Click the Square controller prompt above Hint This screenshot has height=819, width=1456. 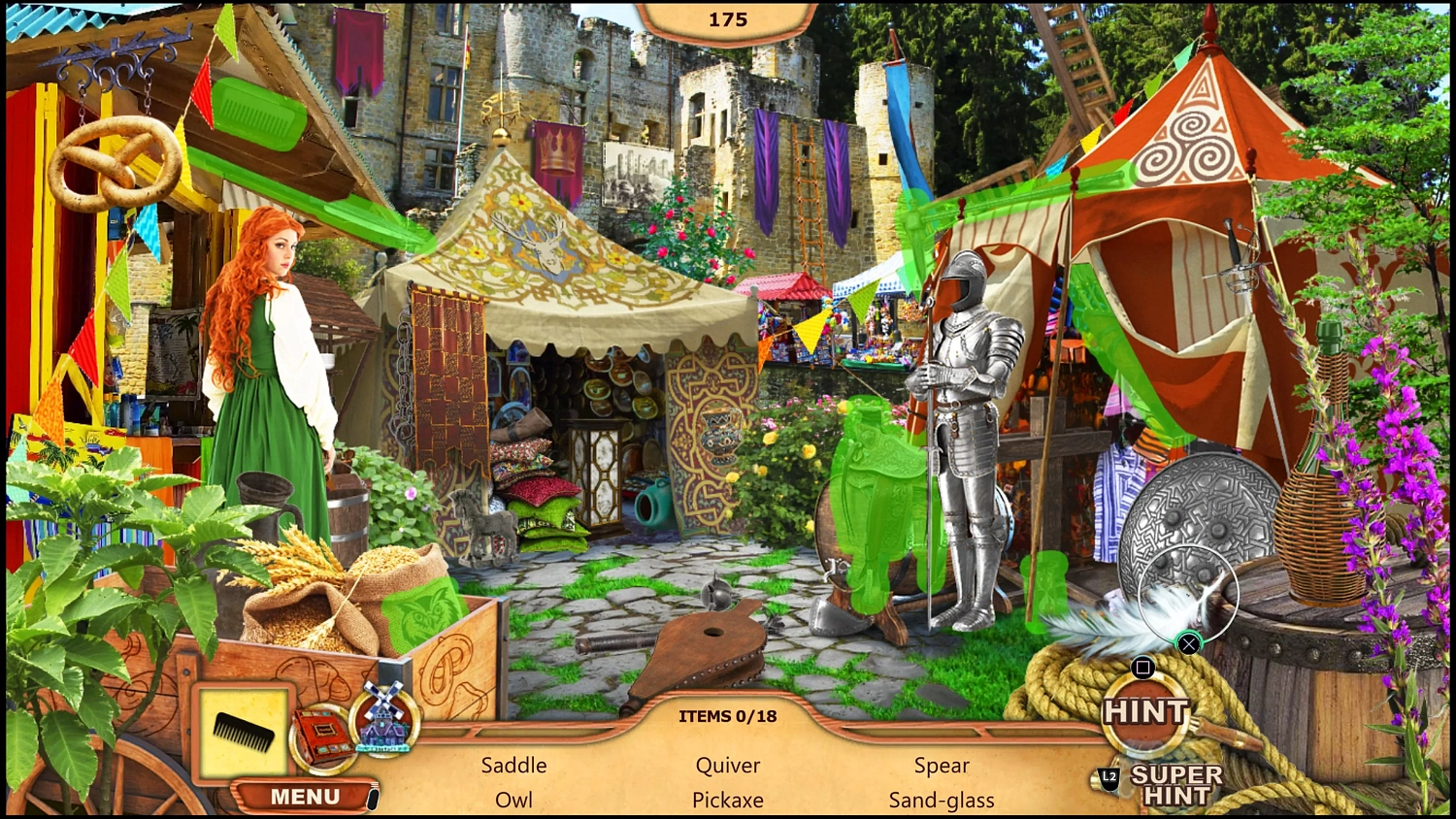(1145, 666)
